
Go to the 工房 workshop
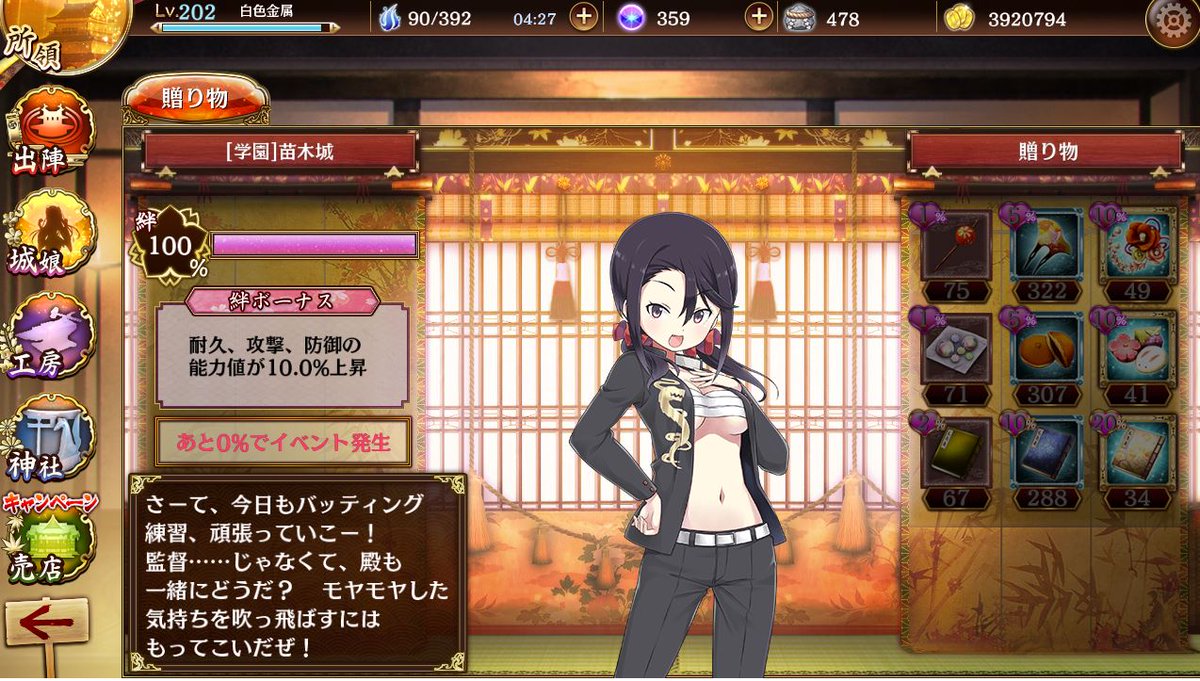(50, 336)
